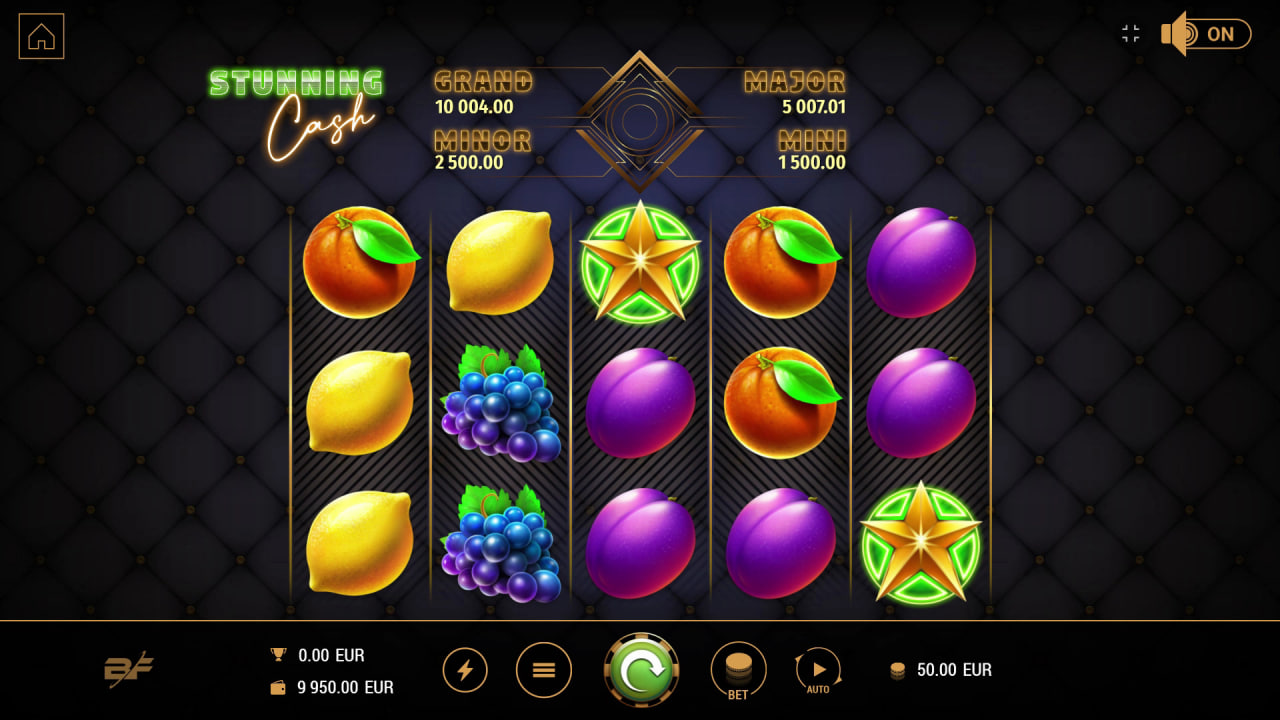Click the trophy win amount icon

(277, 655)
